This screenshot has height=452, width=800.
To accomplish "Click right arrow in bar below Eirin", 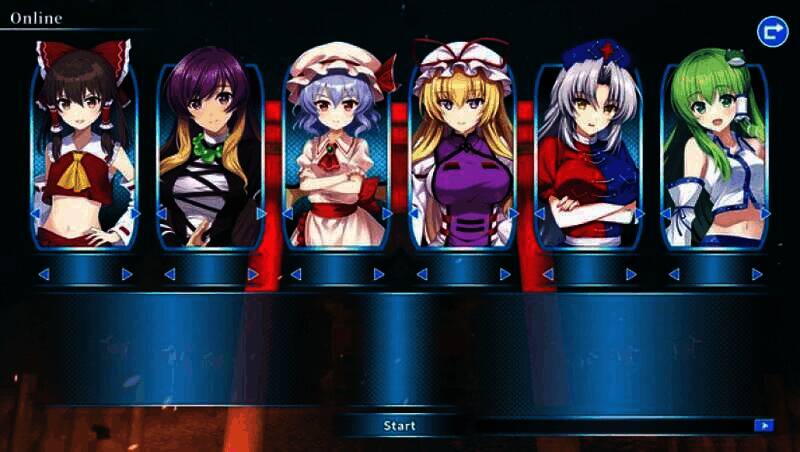I will point(631,274).
